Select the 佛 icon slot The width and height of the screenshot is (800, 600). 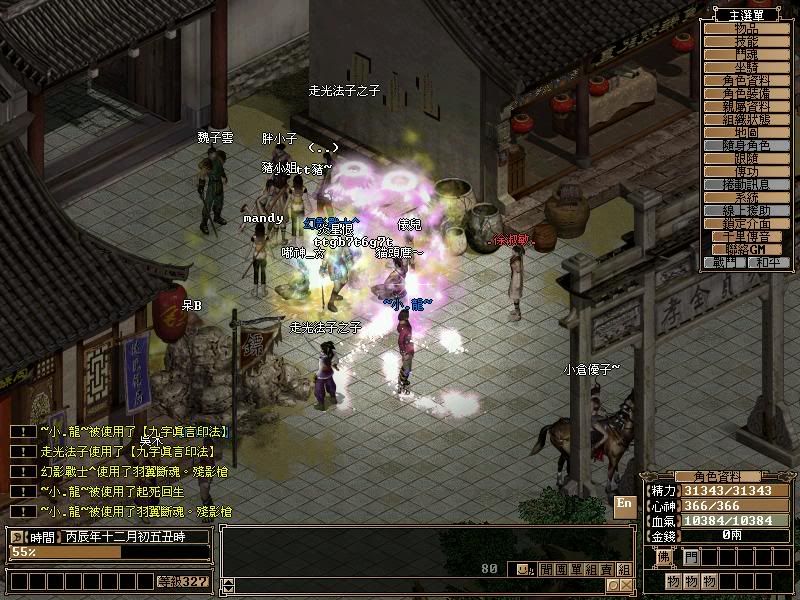tap(664, 556)
